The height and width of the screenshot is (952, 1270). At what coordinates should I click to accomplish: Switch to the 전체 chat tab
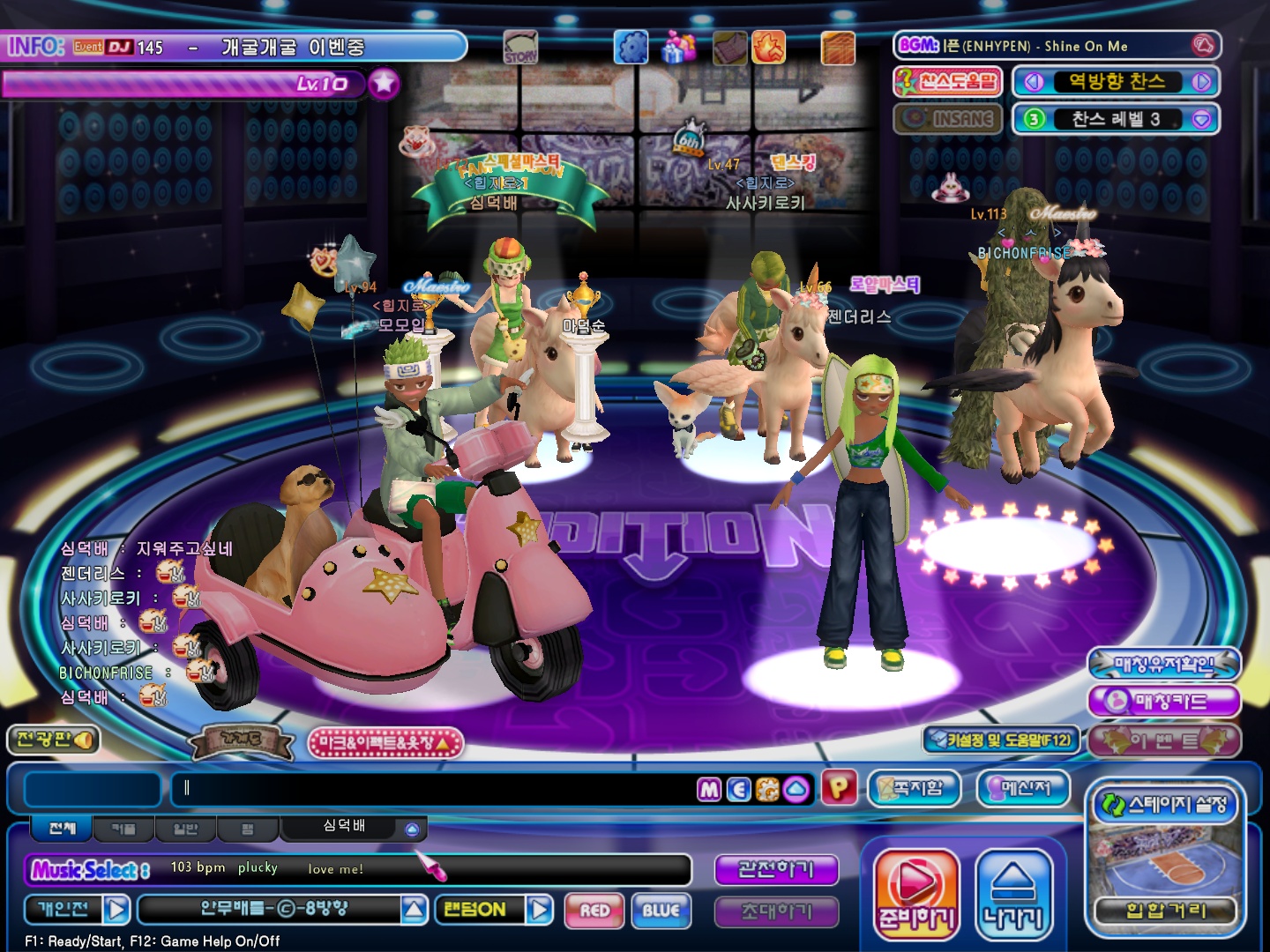click(x=63, y=829)
